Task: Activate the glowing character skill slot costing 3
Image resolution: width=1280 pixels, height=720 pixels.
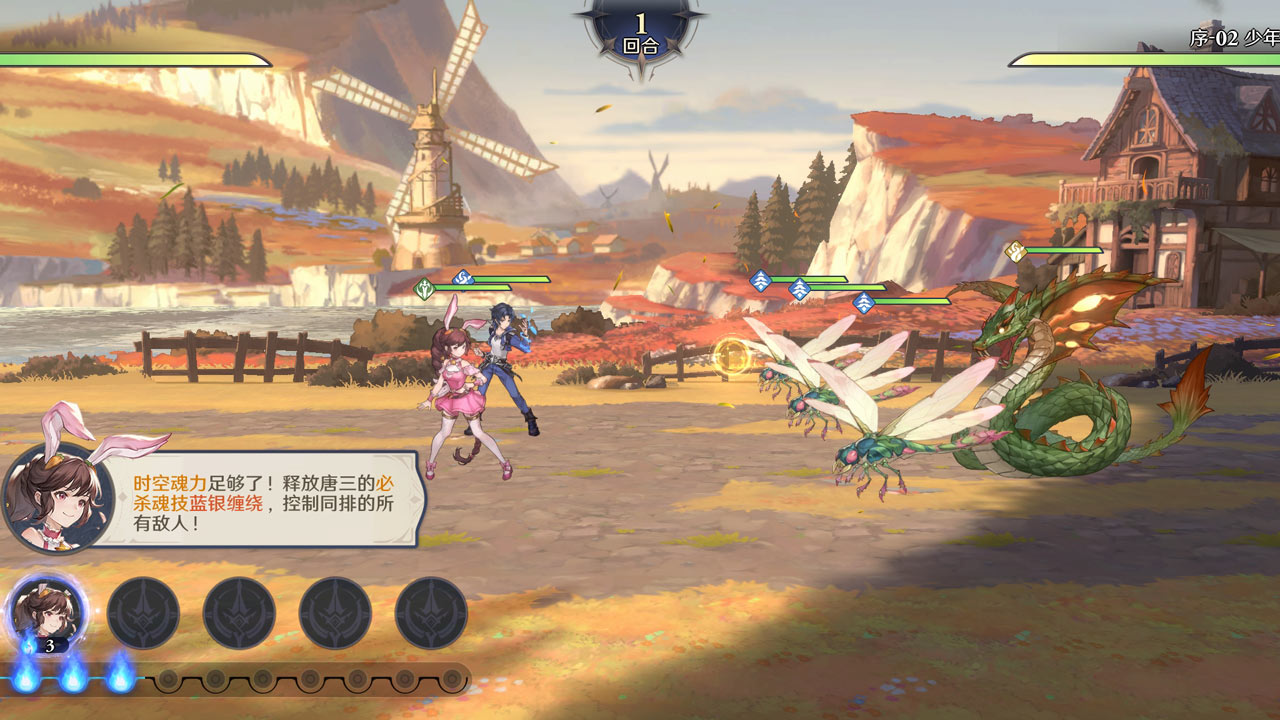Action: click(x=47, y=612)
